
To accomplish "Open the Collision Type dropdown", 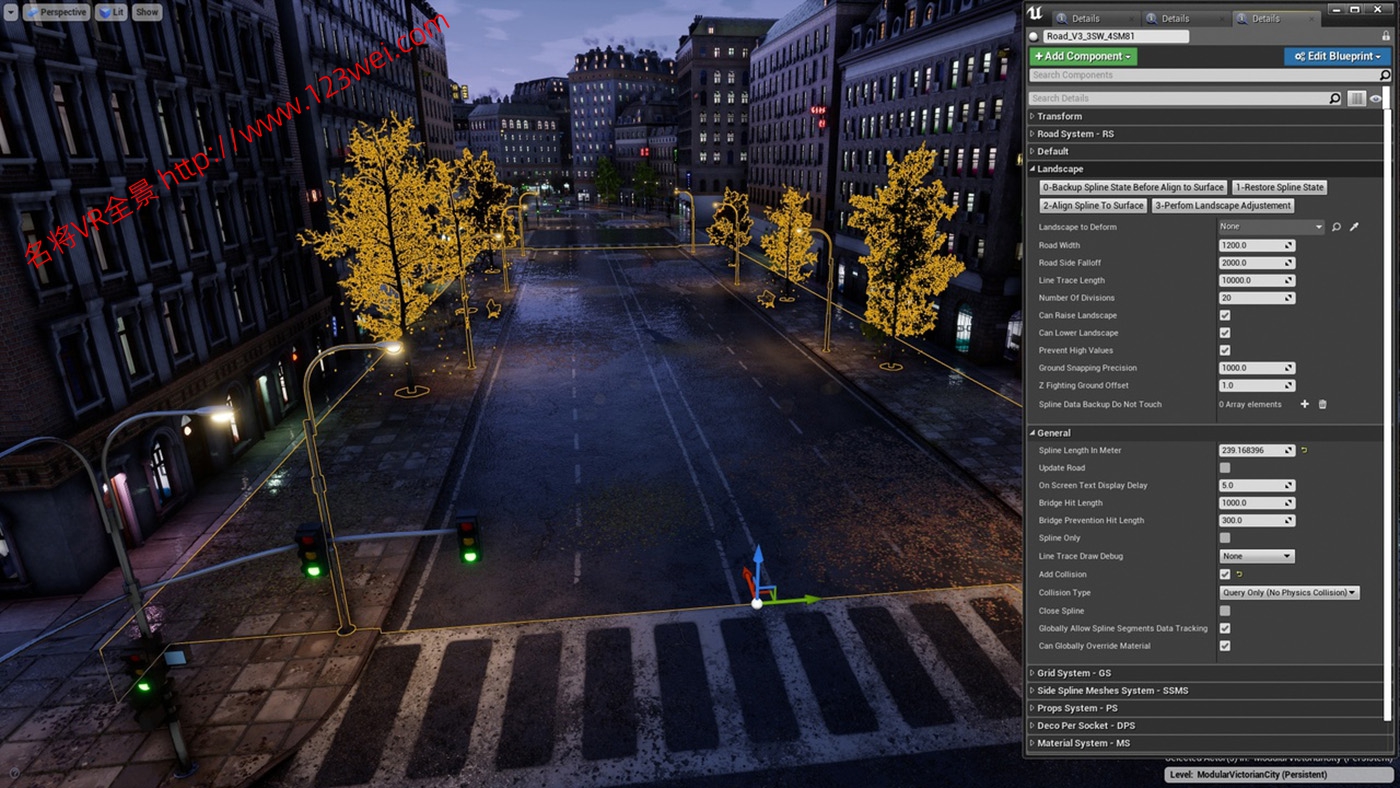I will pyautogui.click(x=1288, y=592).
